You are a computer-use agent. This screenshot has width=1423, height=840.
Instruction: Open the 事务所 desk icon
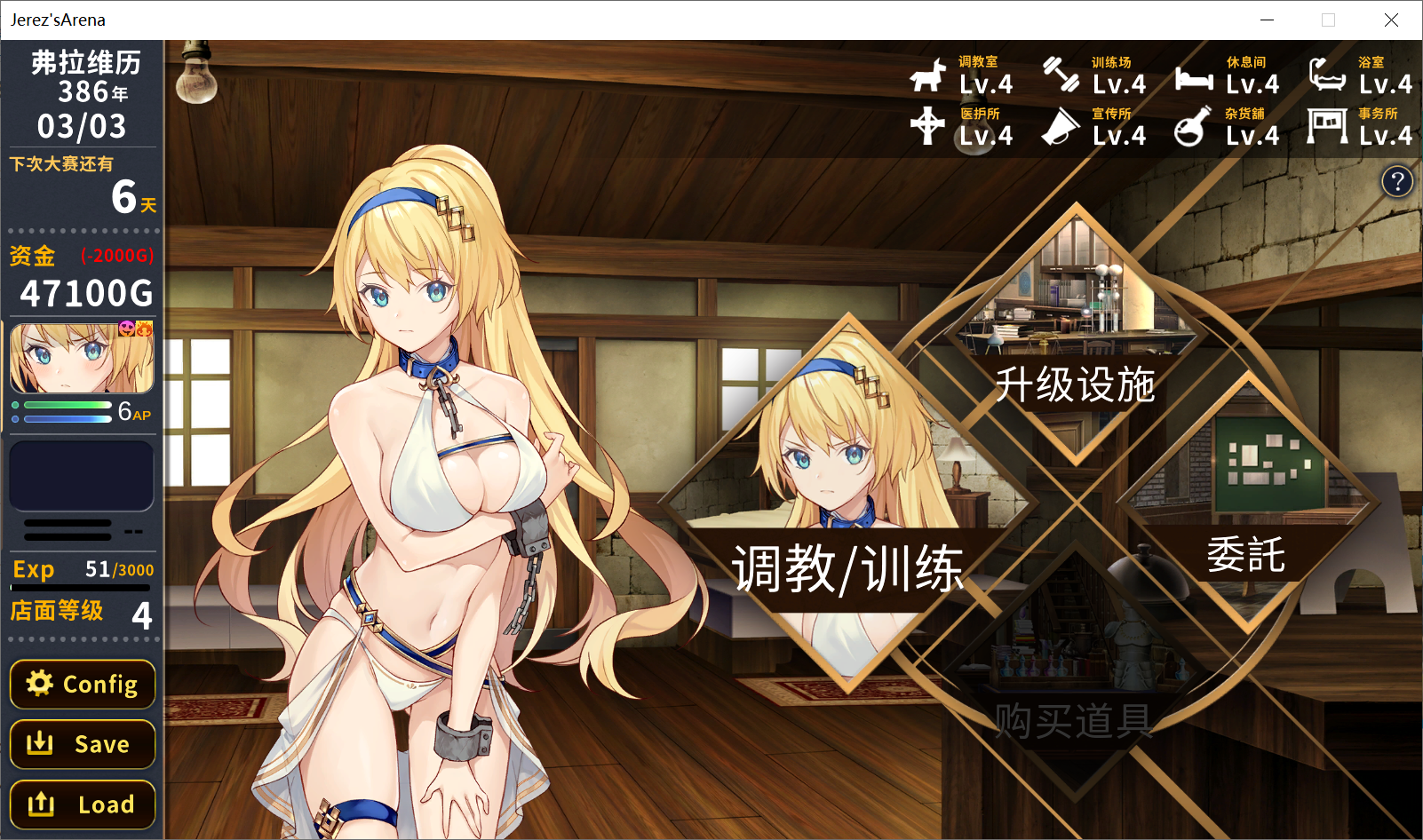(1327, 124)
